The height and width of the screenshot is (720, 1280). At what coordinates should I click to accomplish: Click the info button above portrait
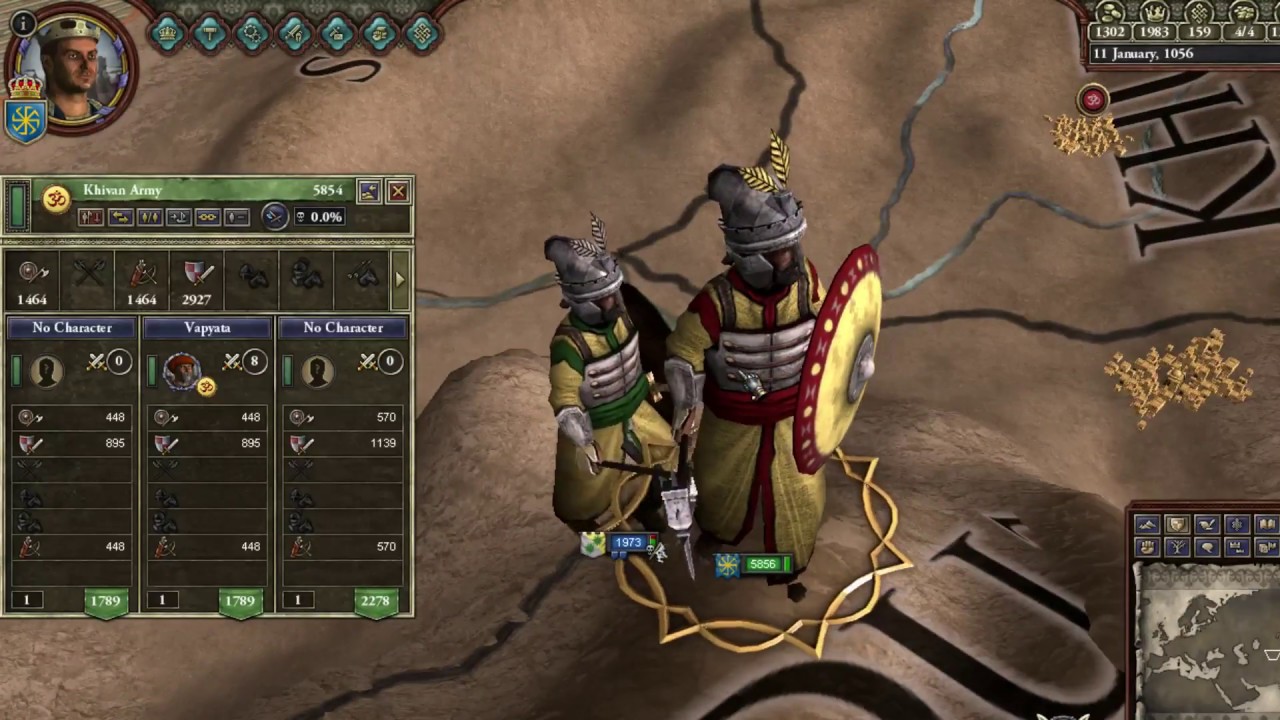[22, 22]
